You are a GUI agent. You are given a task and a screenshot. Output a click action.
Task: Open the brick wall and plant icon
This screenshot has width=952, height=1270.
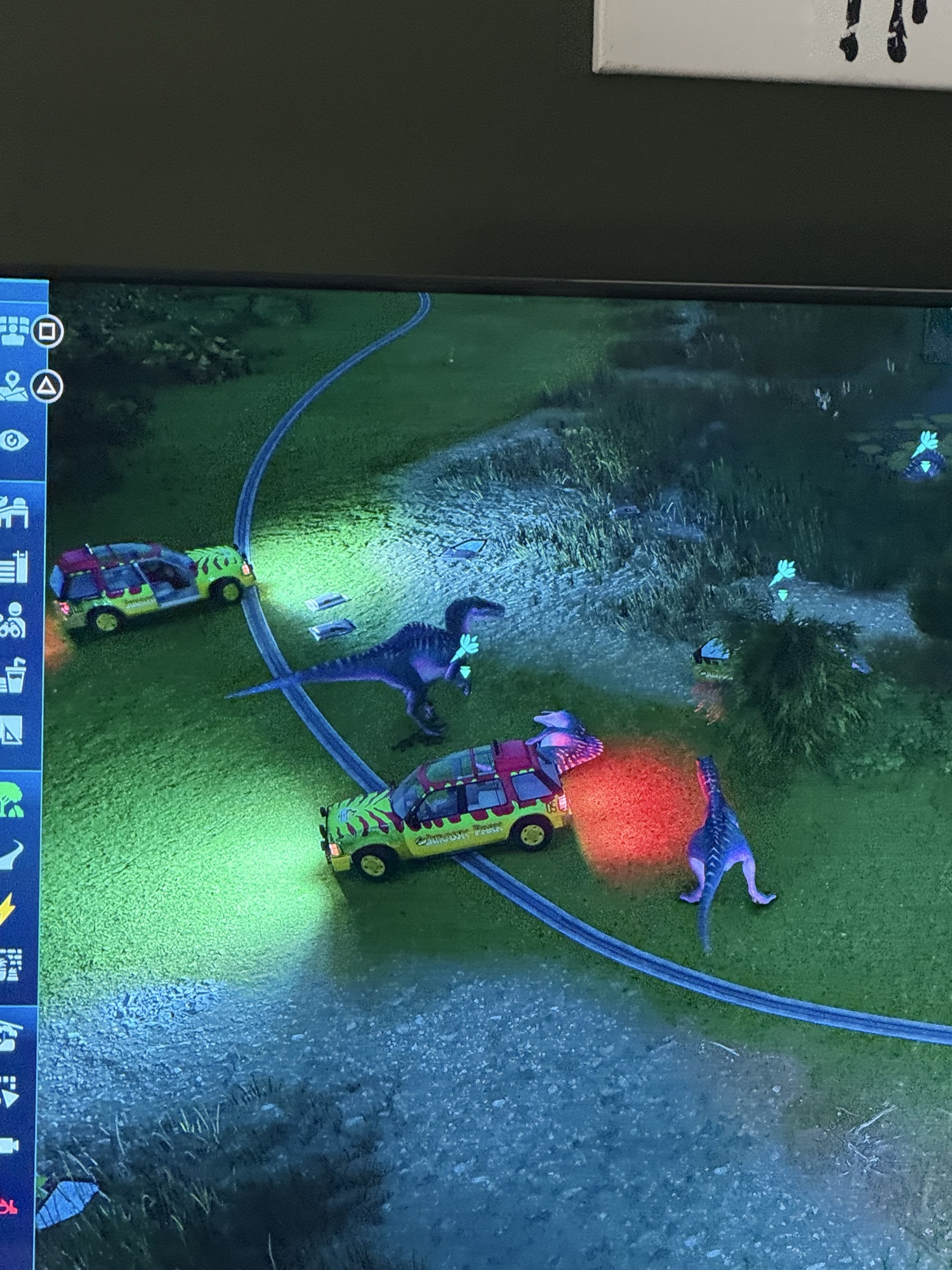[x=9, y=965]
